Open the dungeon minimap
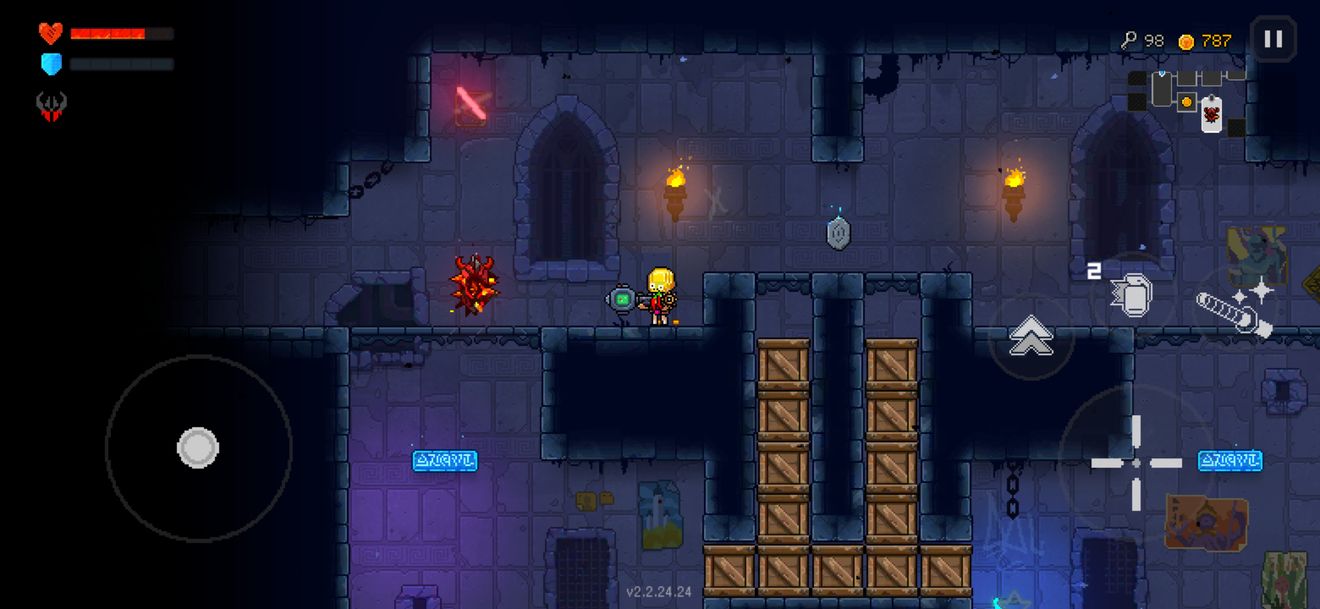 (x=1187, y=101)
